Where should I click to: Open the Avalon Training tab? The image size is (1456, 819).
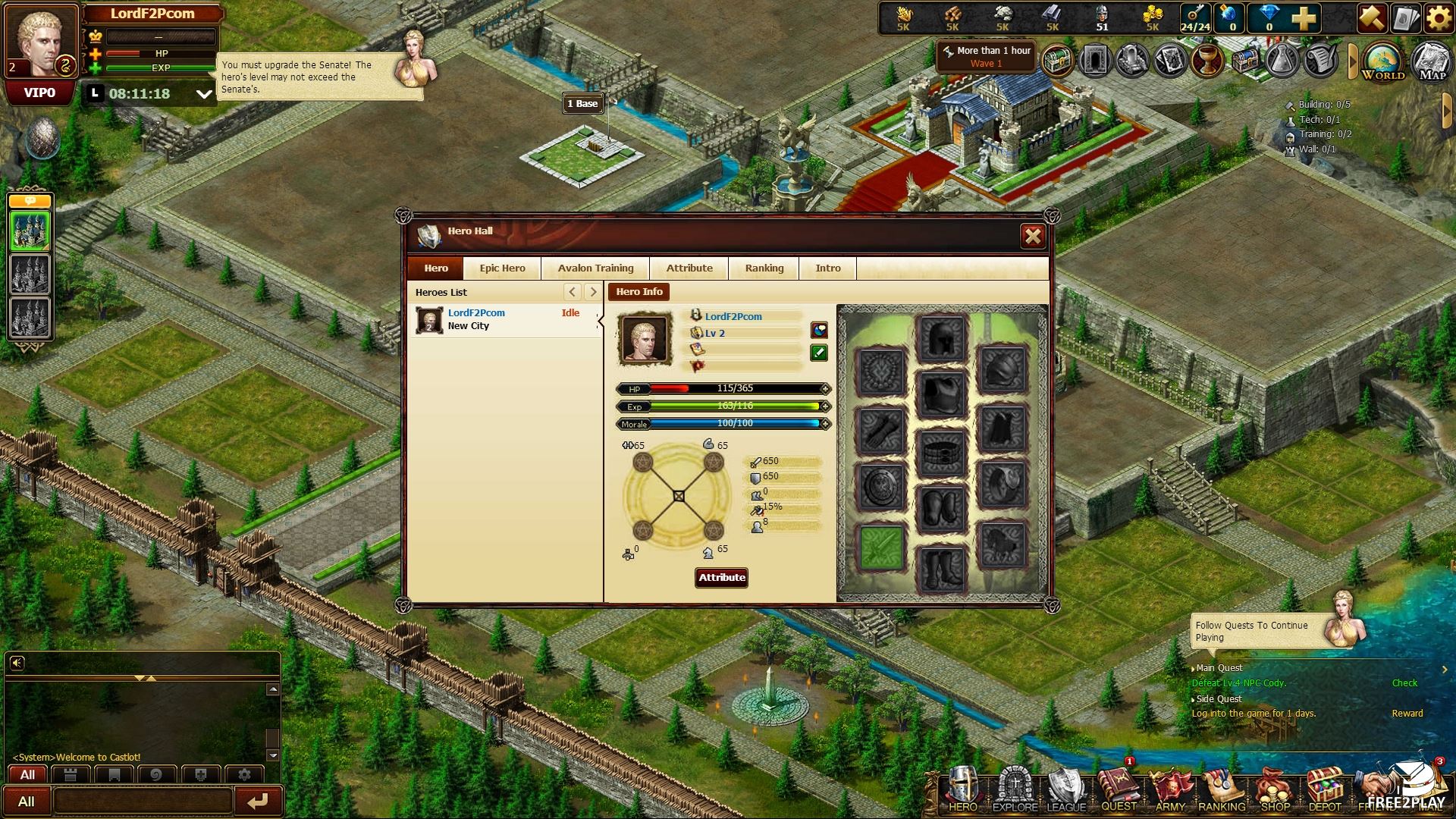(x=595, y=268)
